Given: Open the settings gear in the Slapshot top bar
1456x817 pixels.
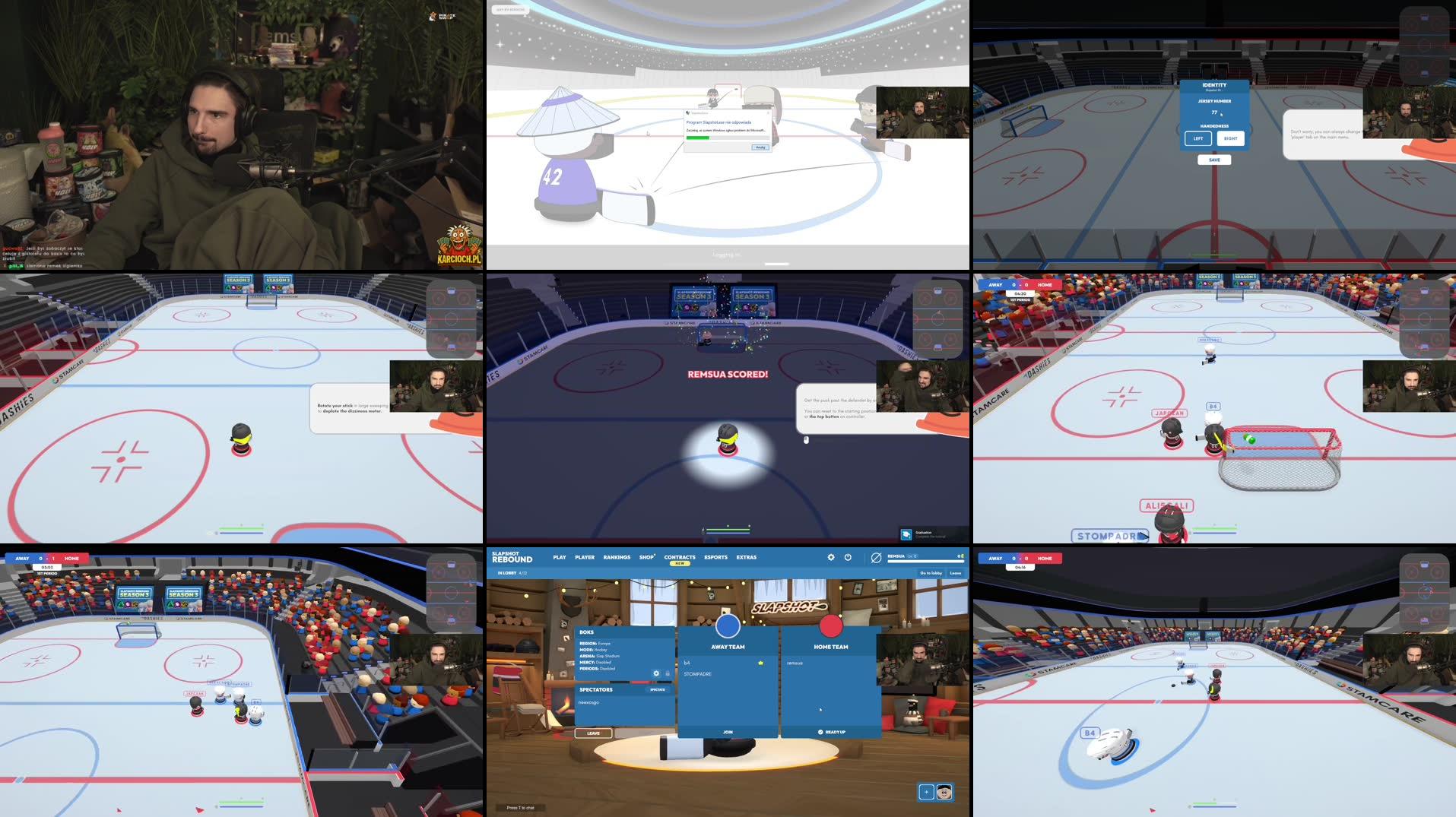Looking at the screenshot, I should [831, 557].
